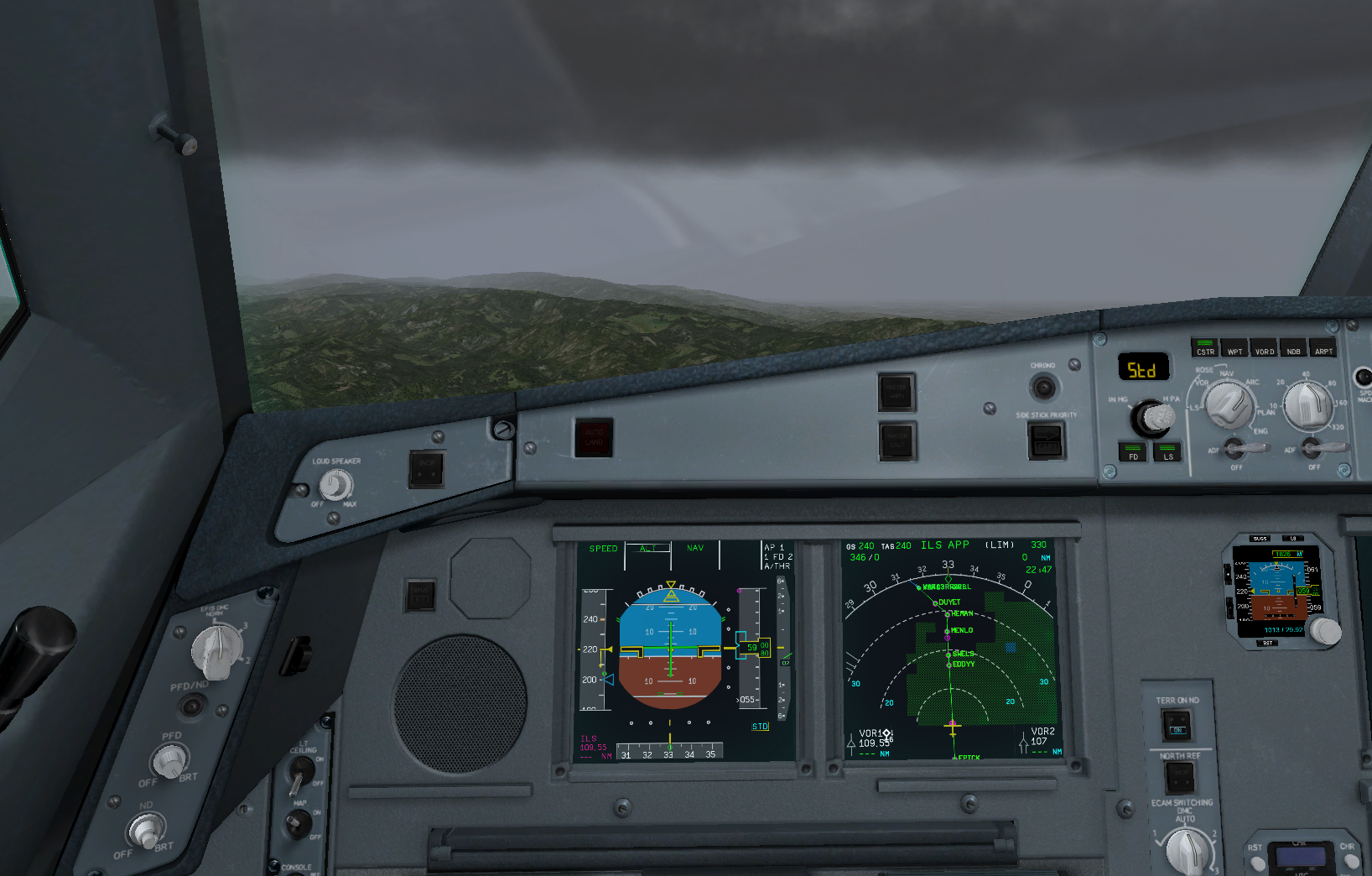
Task: Click the SIDE STICK PRIORITY CAPT button
Action: pos(1046,440)
